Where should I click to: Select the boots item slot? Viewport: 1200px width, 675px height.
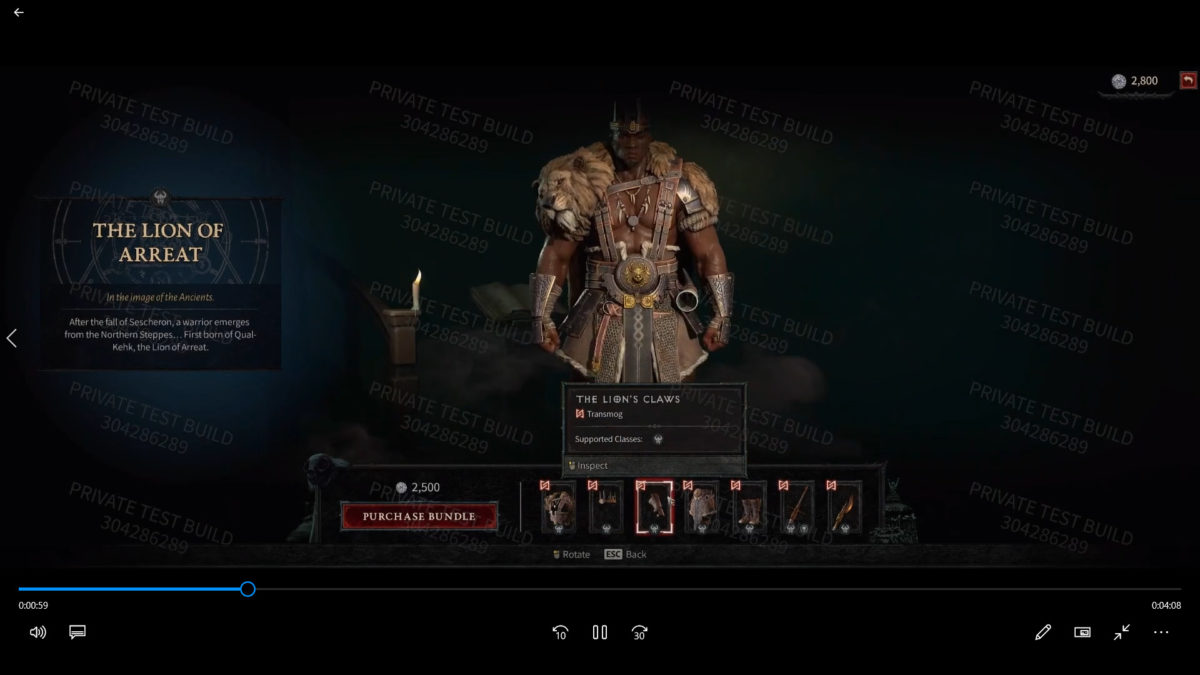click(x=749, y=509)
